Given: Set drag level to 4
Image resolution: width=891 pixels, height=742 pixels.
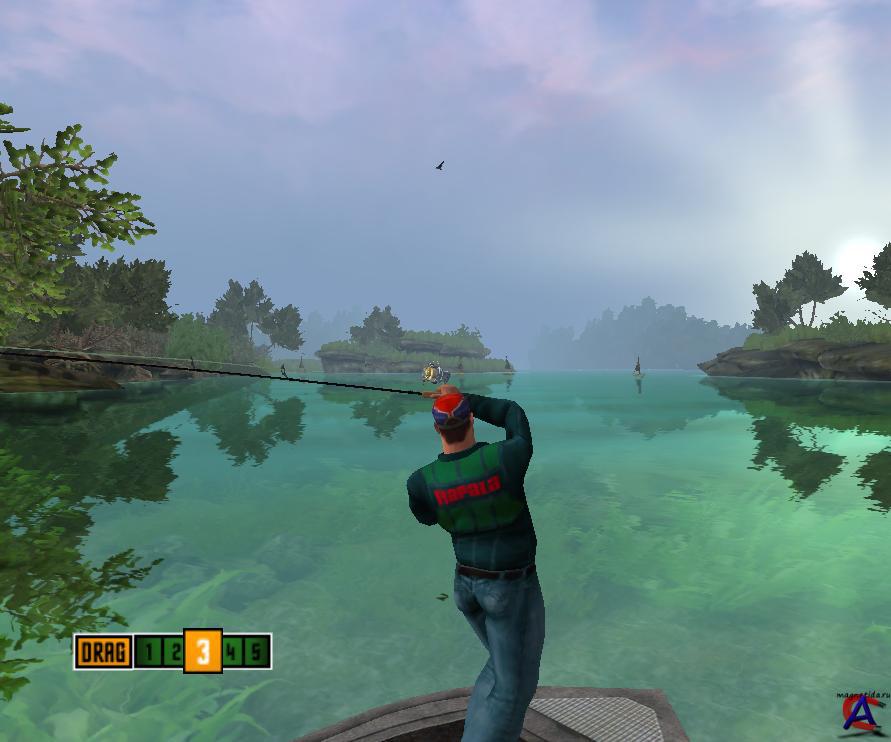Looking at the screenshot, I should point(233,653).
